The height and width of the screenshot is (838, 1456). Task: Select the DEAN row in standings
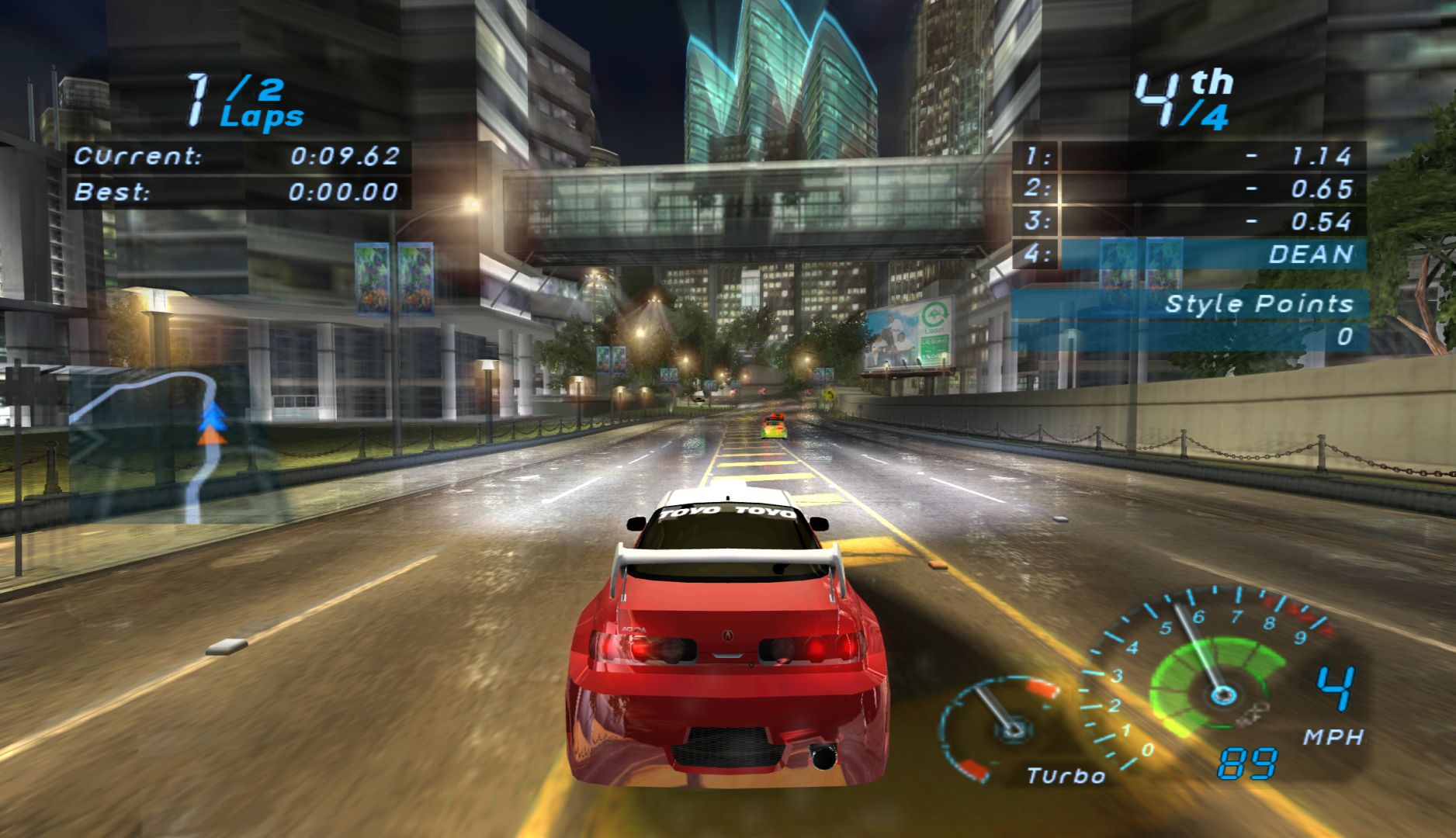pyautogui.click(x=1189, y=255)
